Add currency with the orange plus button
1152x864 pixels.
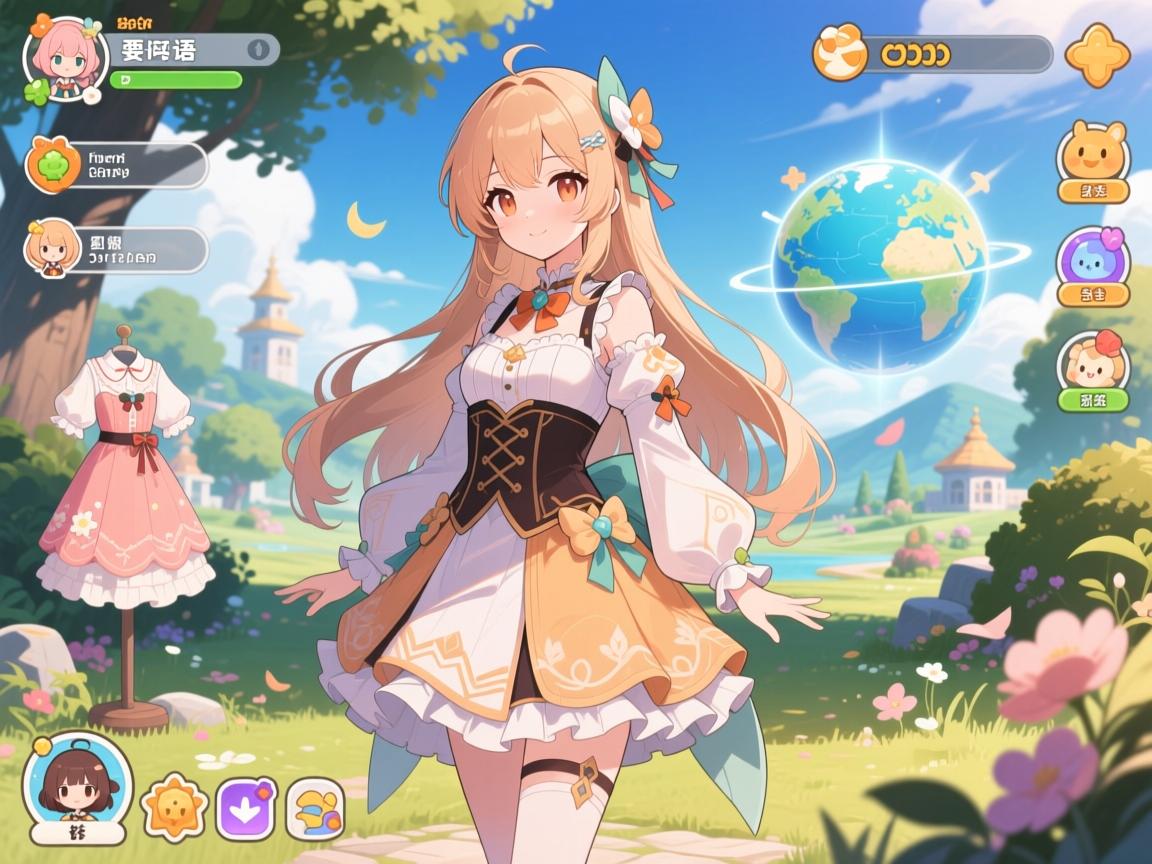[x=1097, y=54]
